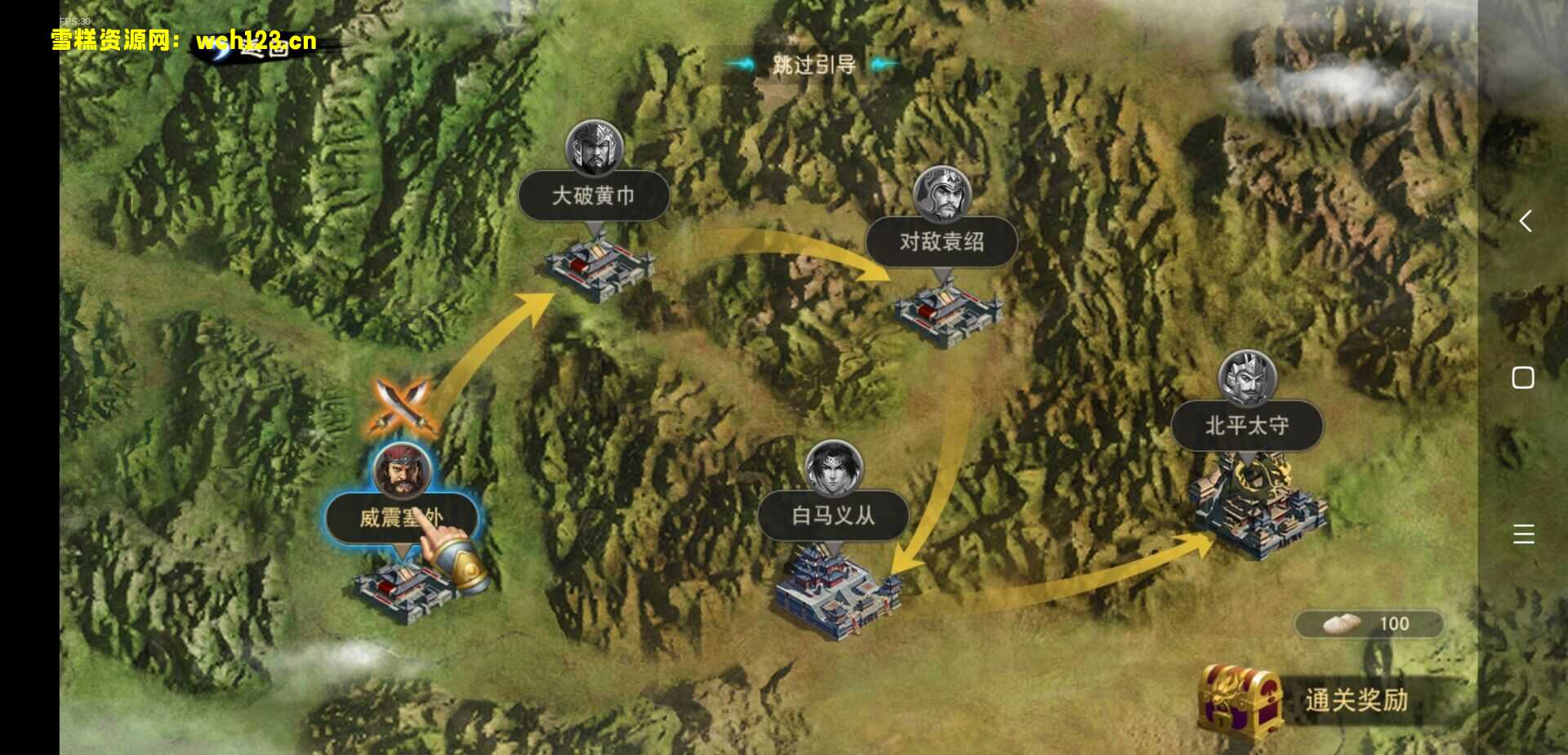The image size is (1568, 755).
Task: Skip the tutorial via 跳过引导
Action: click(813, 64)
